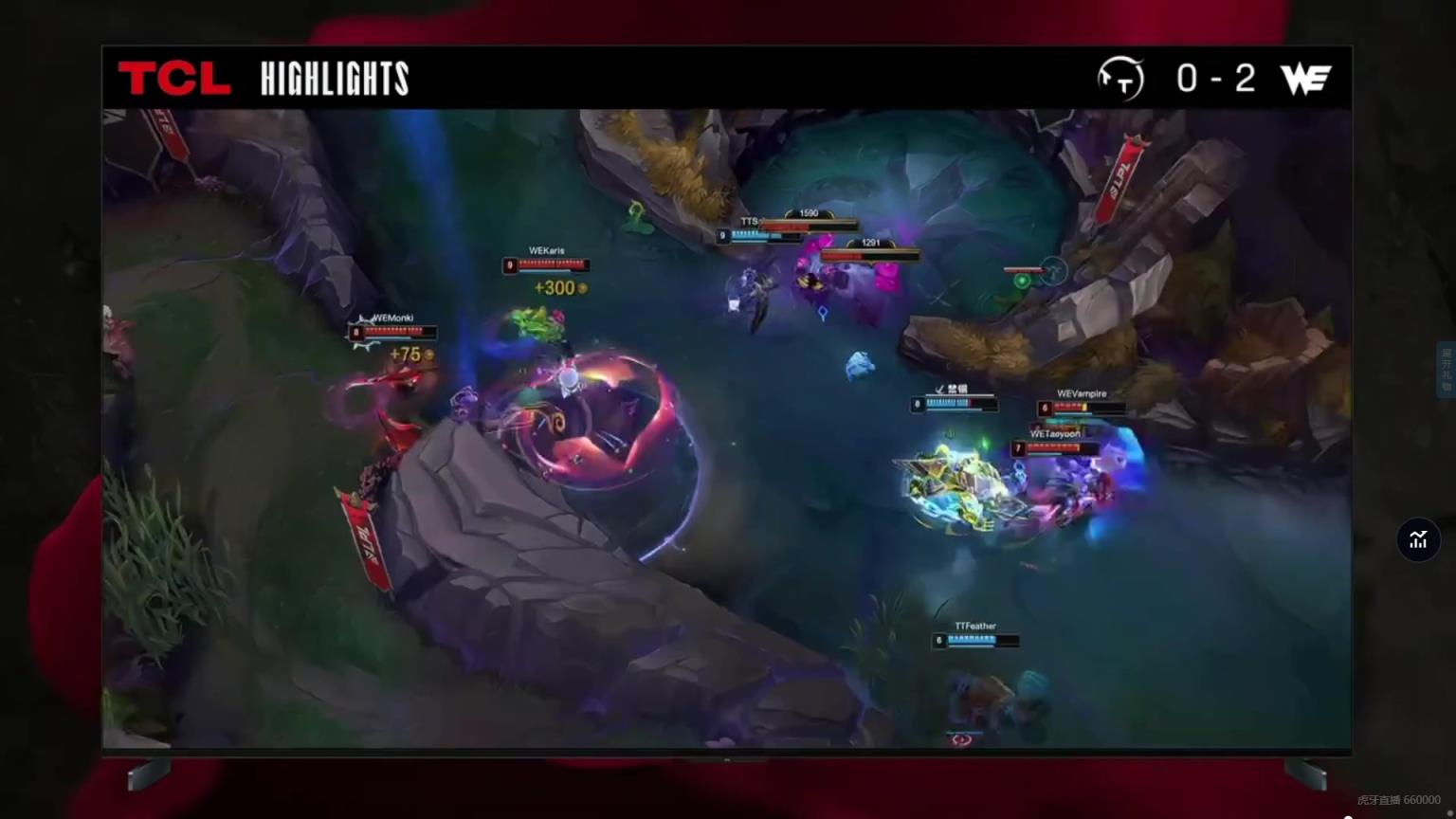The width and height of the screenshot is (1456, 819).
Task: Open the round chart statistics button
Action: coord(1418,540)
